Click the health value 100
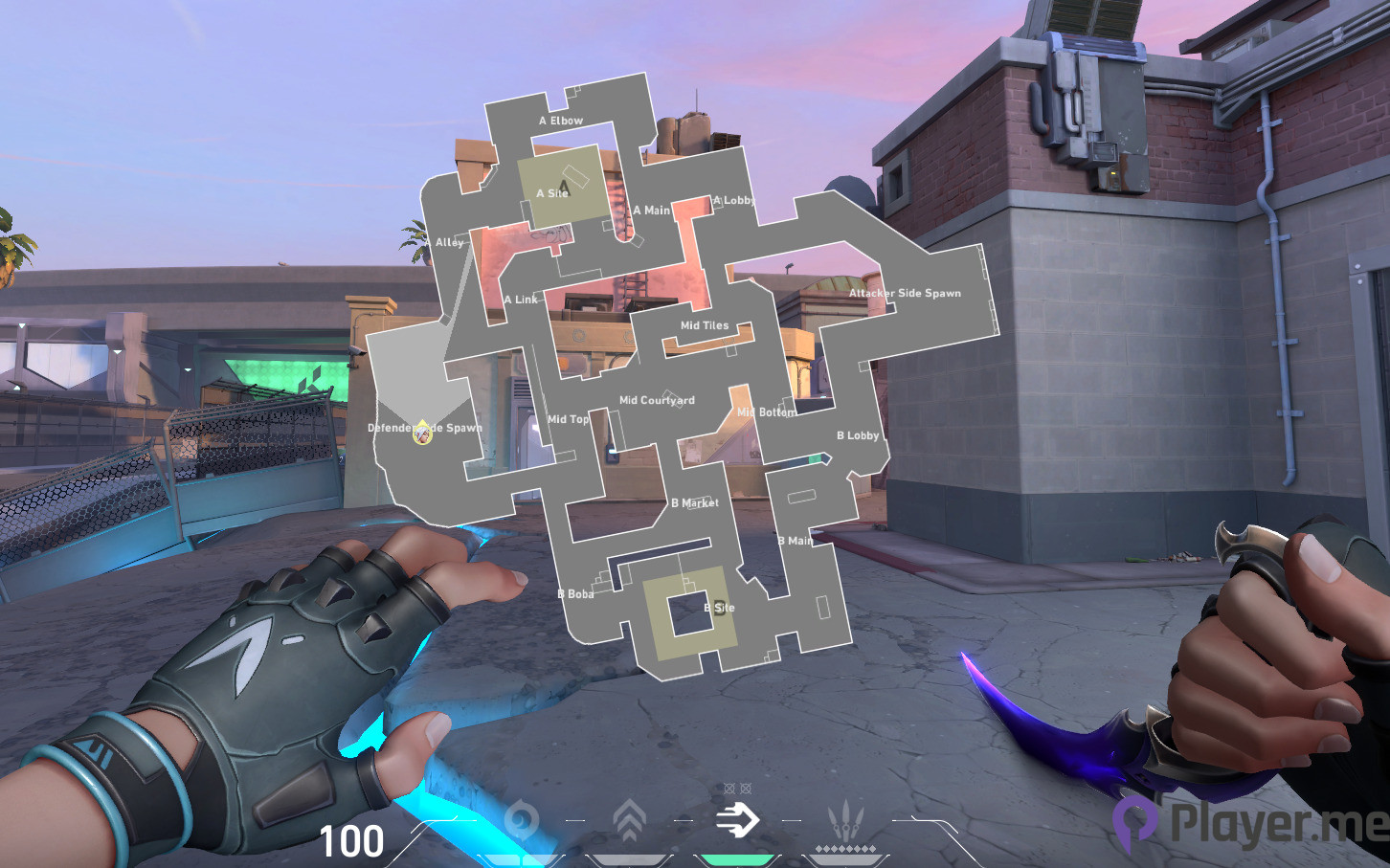 pyautogui.click(x=351, y=840)
